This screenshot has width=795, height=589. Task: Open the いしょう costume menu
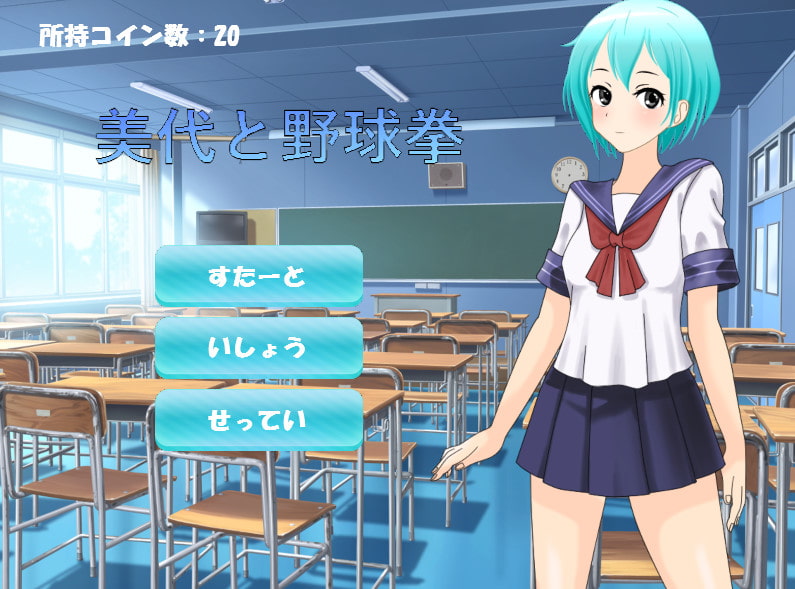point(258,348)
